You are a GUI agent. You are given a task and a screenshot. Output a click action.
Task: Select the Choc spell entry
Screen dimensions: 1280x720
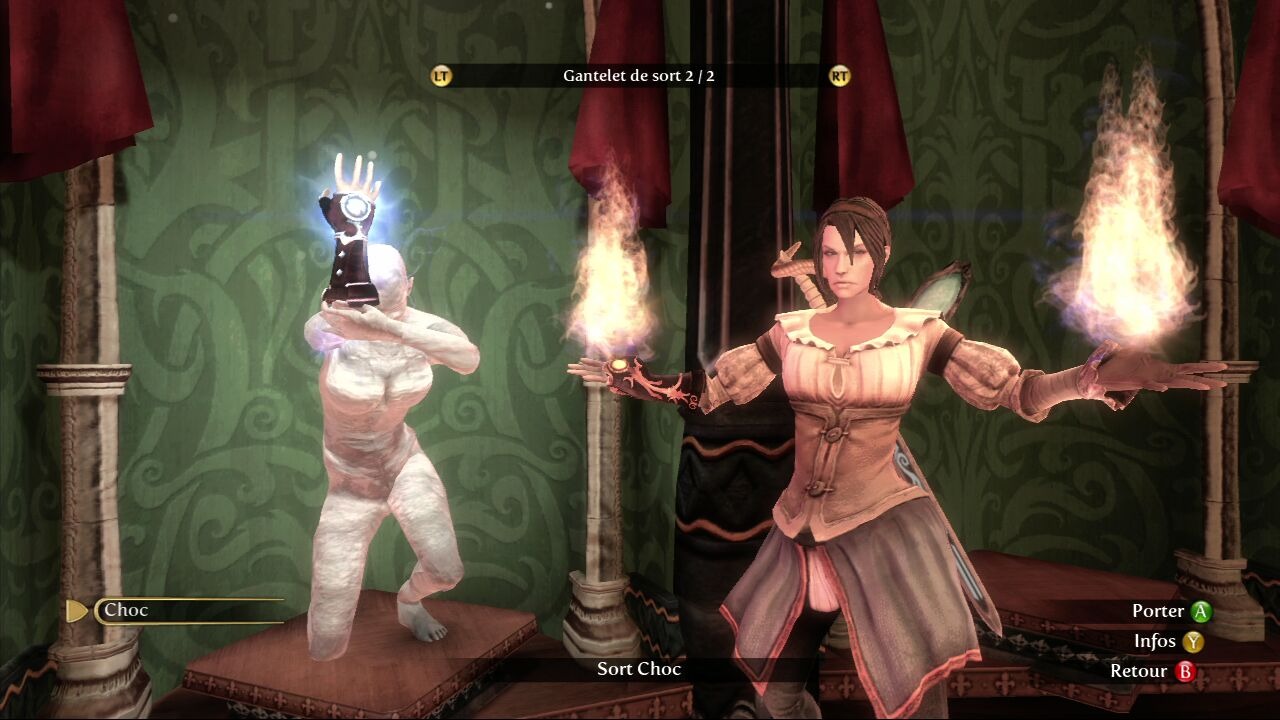tap(188, 610)
